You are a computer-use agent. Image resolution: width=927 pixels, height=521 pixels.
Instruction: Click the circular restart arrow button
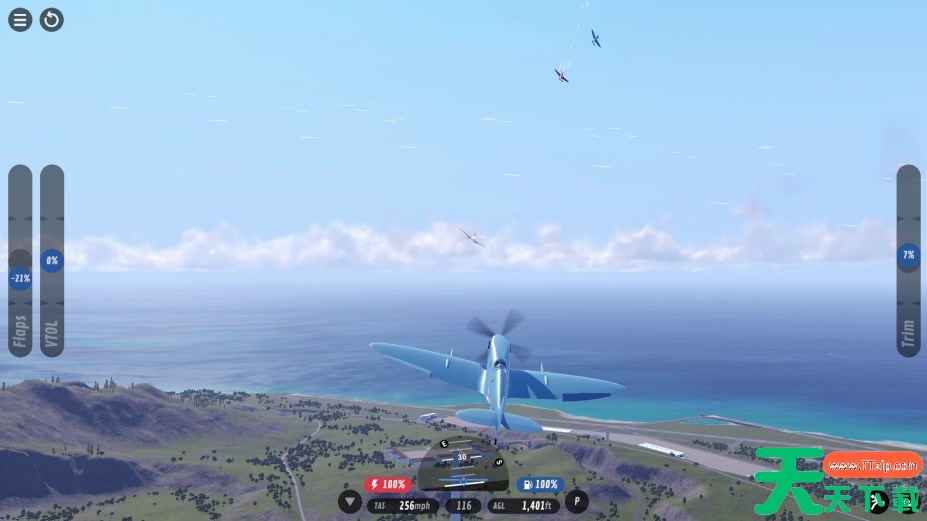[x=52, y=19]
